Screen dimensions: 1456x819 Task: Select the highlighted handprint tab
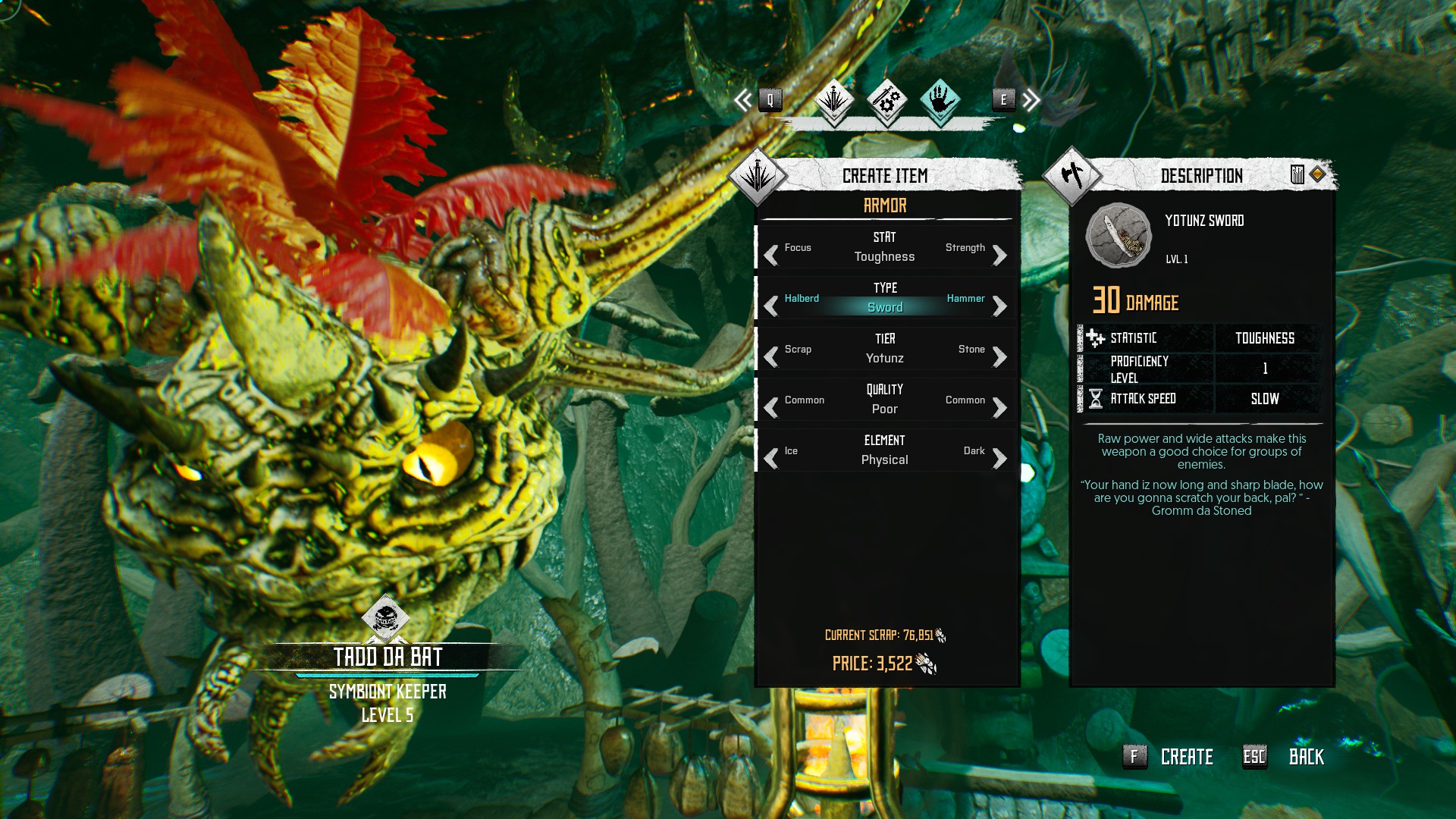[940, 99]
